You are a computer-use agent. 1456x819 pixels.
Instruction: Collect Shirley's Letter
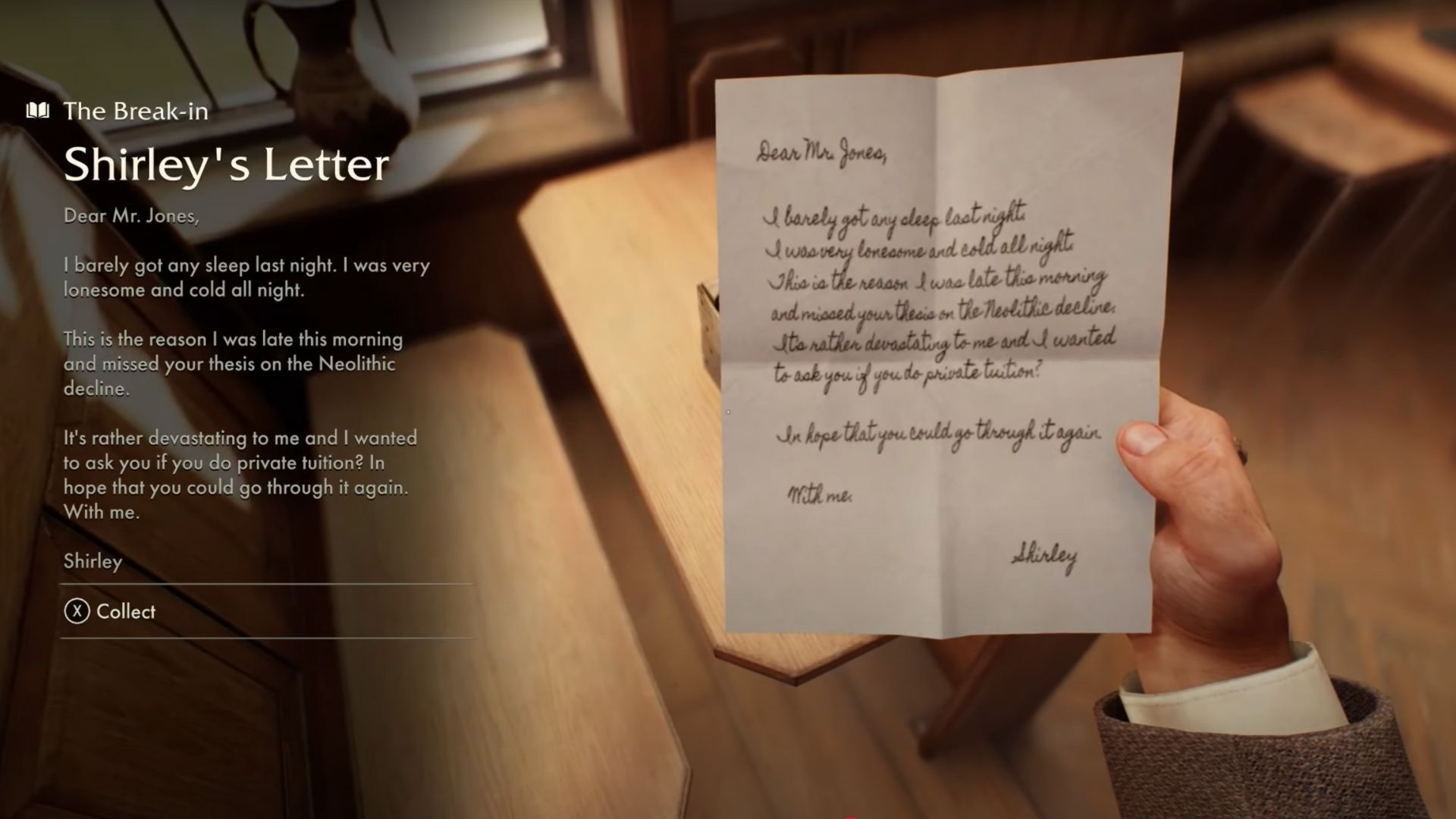[111, 611]
